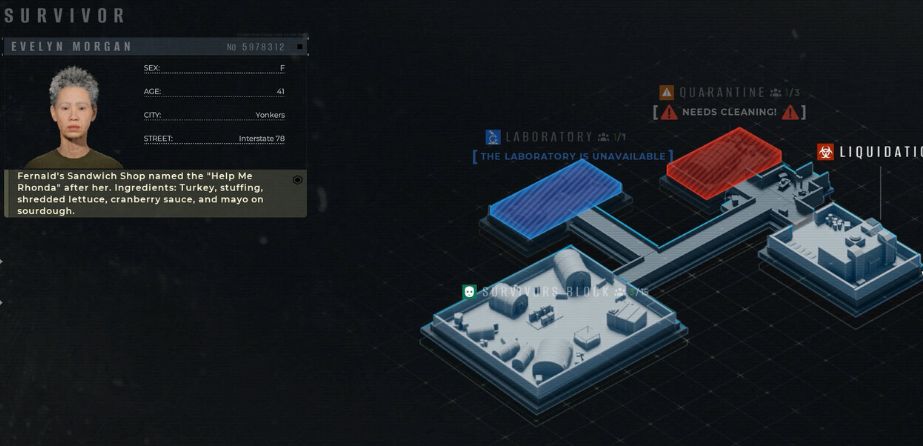Open Evelyn Morgan's survivor portrait

[73, 117]
